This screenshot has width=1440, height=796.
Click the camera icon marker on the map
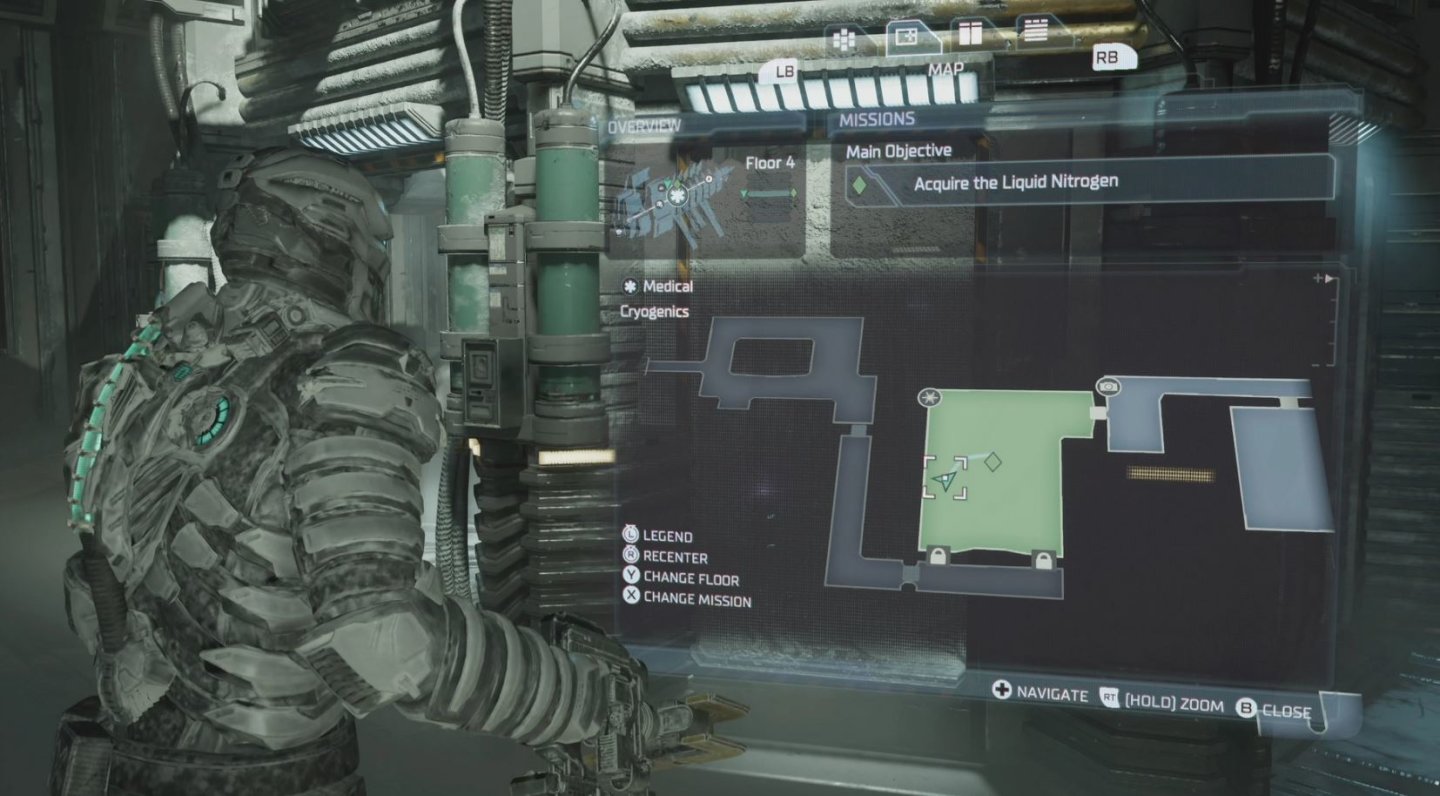[1108, 386]
